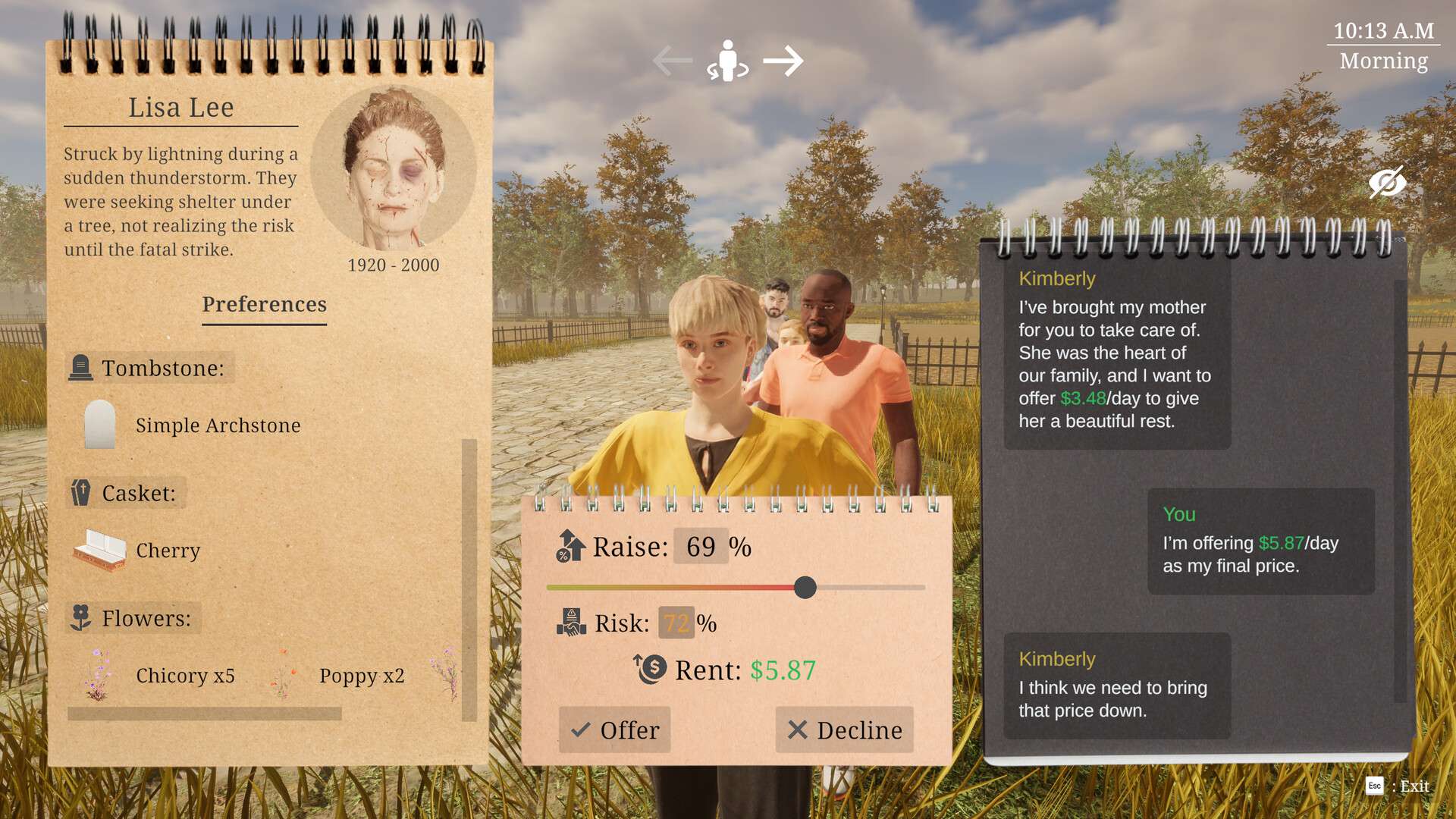Screen dimensions: 1456x819
Task: View Lisa Lee's portrait photo
Action: click(x=393, y=168)
